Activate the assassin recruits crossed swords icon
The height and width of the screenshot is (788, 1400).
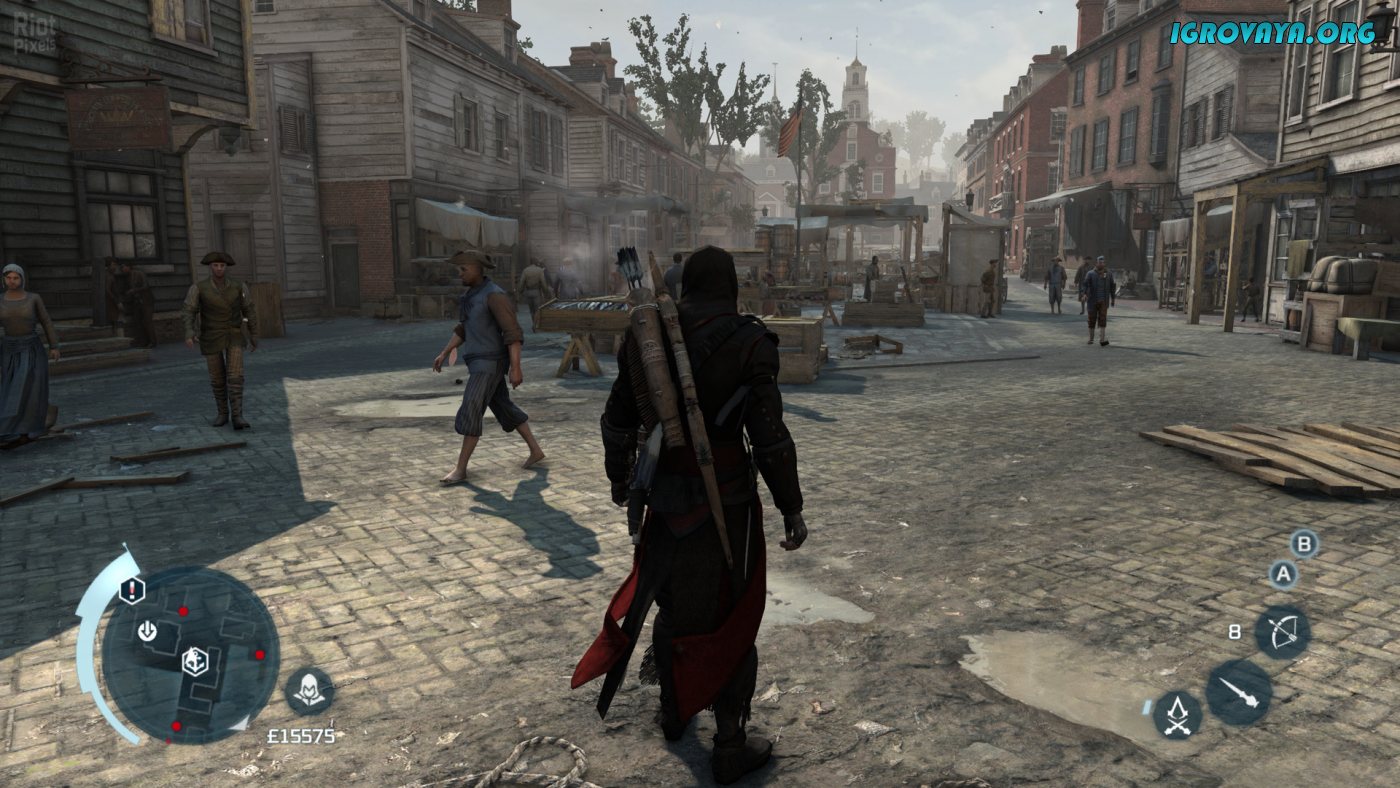pos(1177,714)
